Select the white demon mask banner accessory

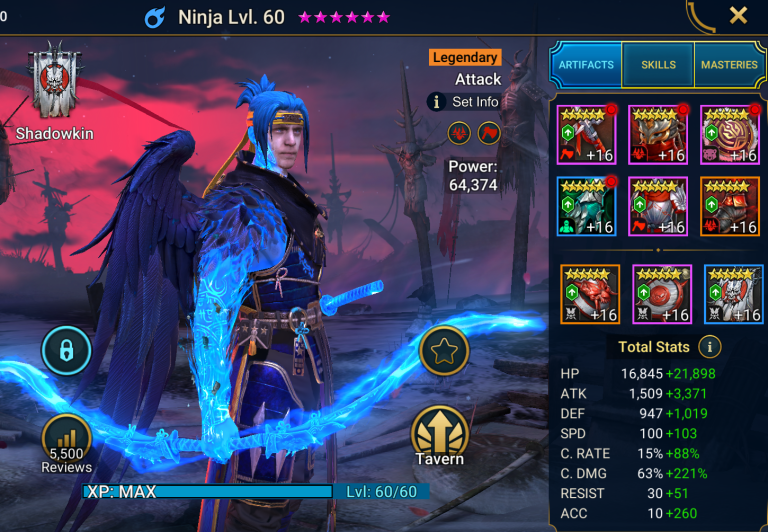click(x=734, y=293)
